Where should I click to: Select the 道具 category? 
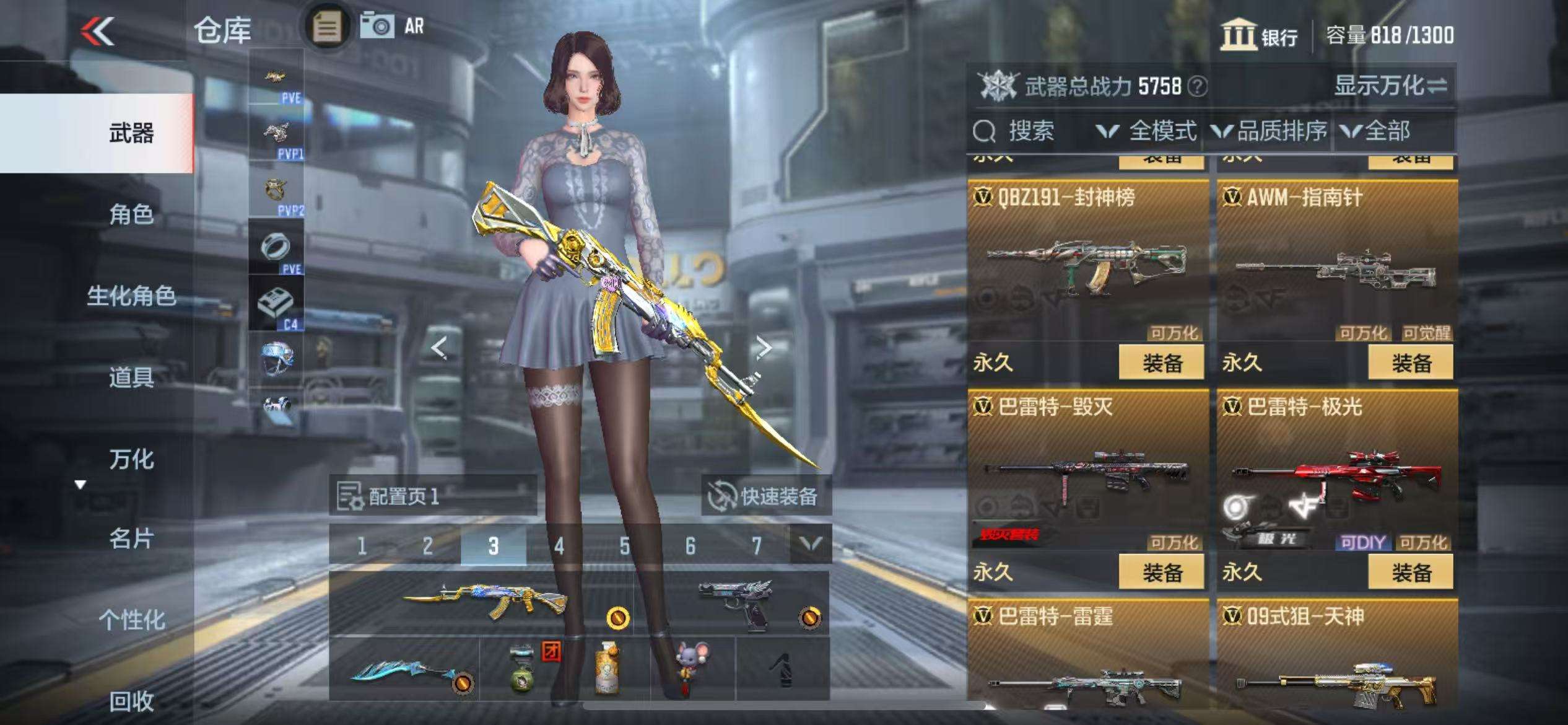pyautogui.click(x=131, y=377)
